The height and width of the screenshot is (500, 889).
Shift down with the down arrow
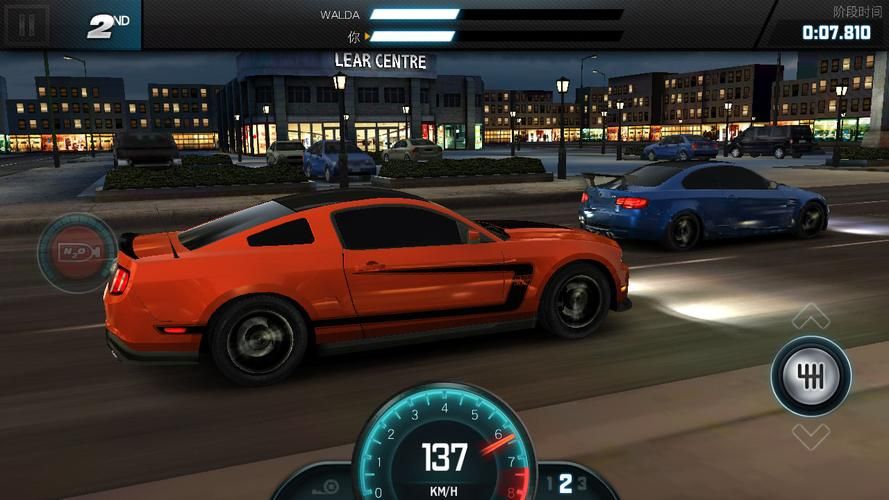tap(811, 436)
